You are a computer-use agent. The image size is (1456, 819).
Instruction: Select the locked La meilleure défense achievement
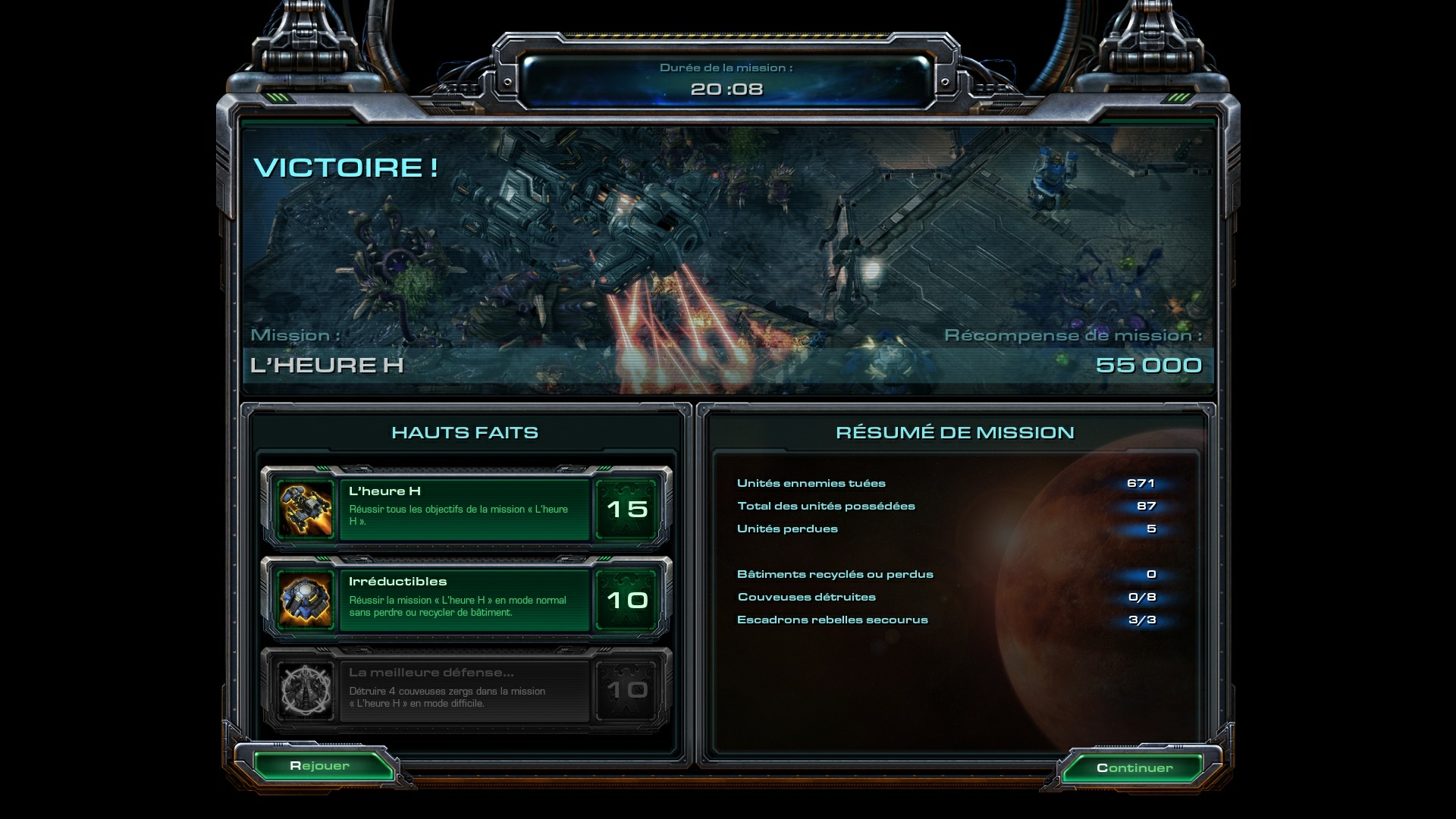click(x=464, y=690)
